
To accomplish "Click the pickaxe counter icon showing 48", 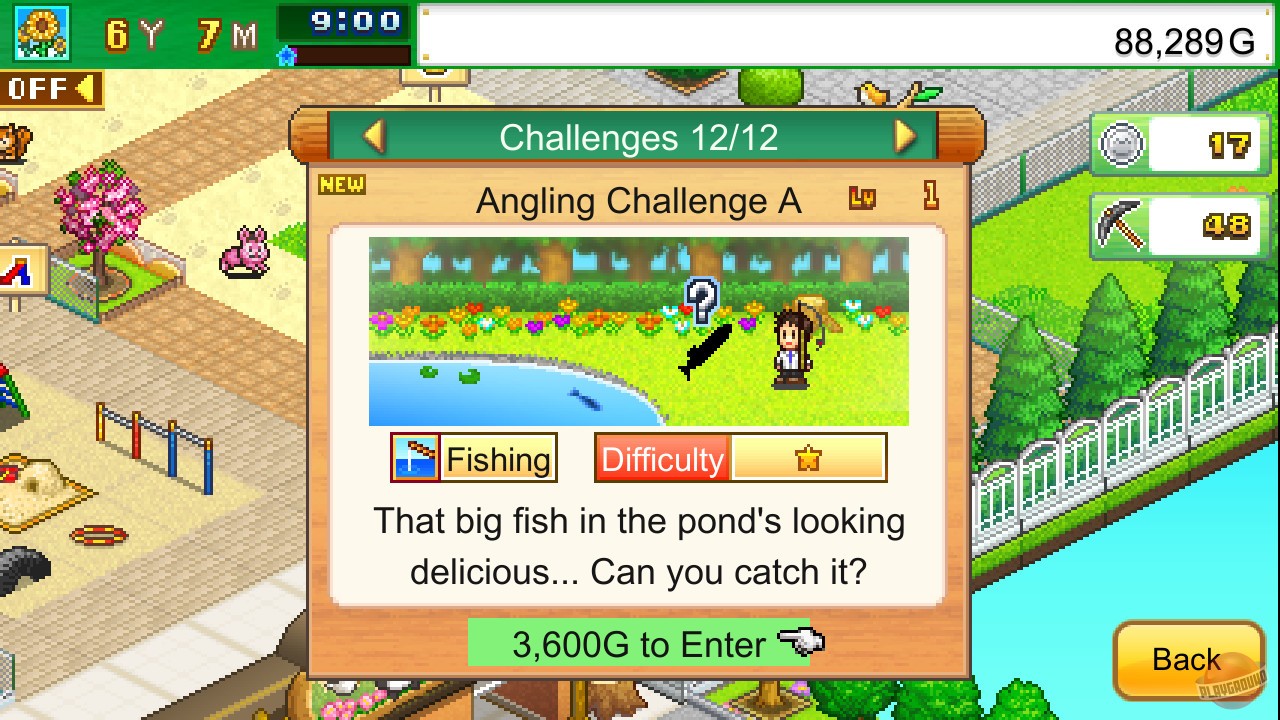I will [x=1122, y=225].
